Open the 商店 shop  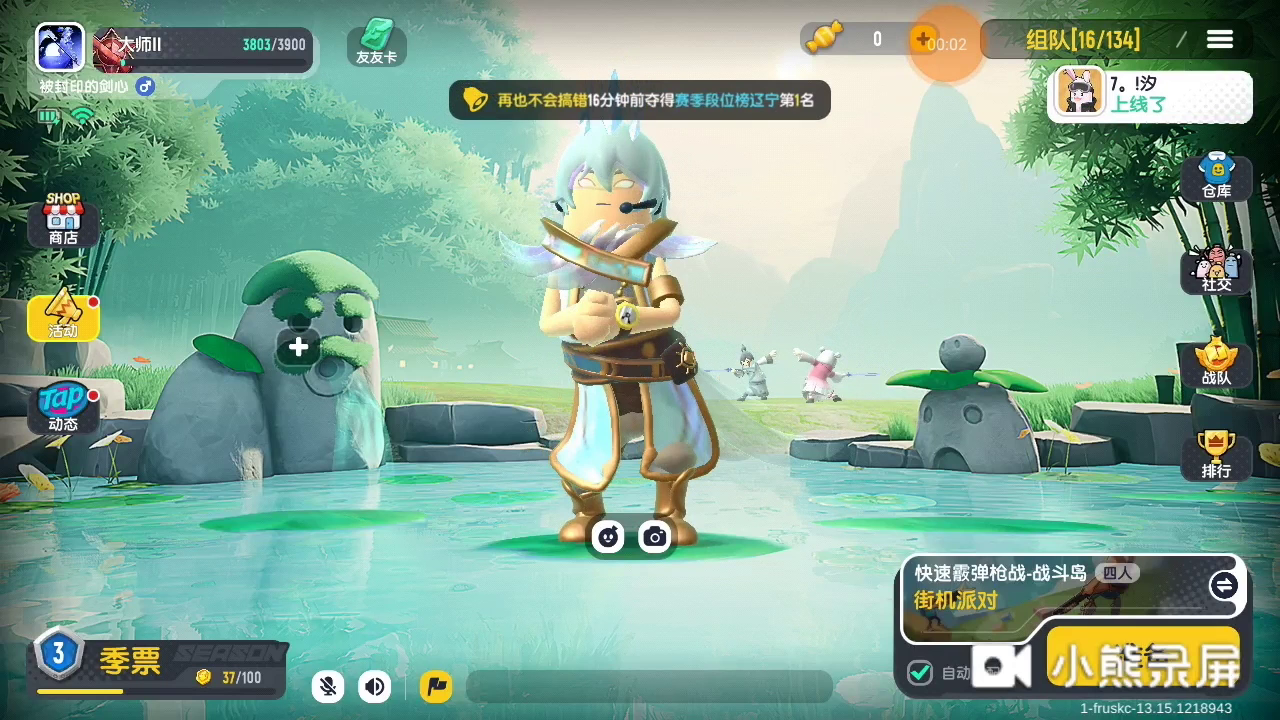point(63,219)
